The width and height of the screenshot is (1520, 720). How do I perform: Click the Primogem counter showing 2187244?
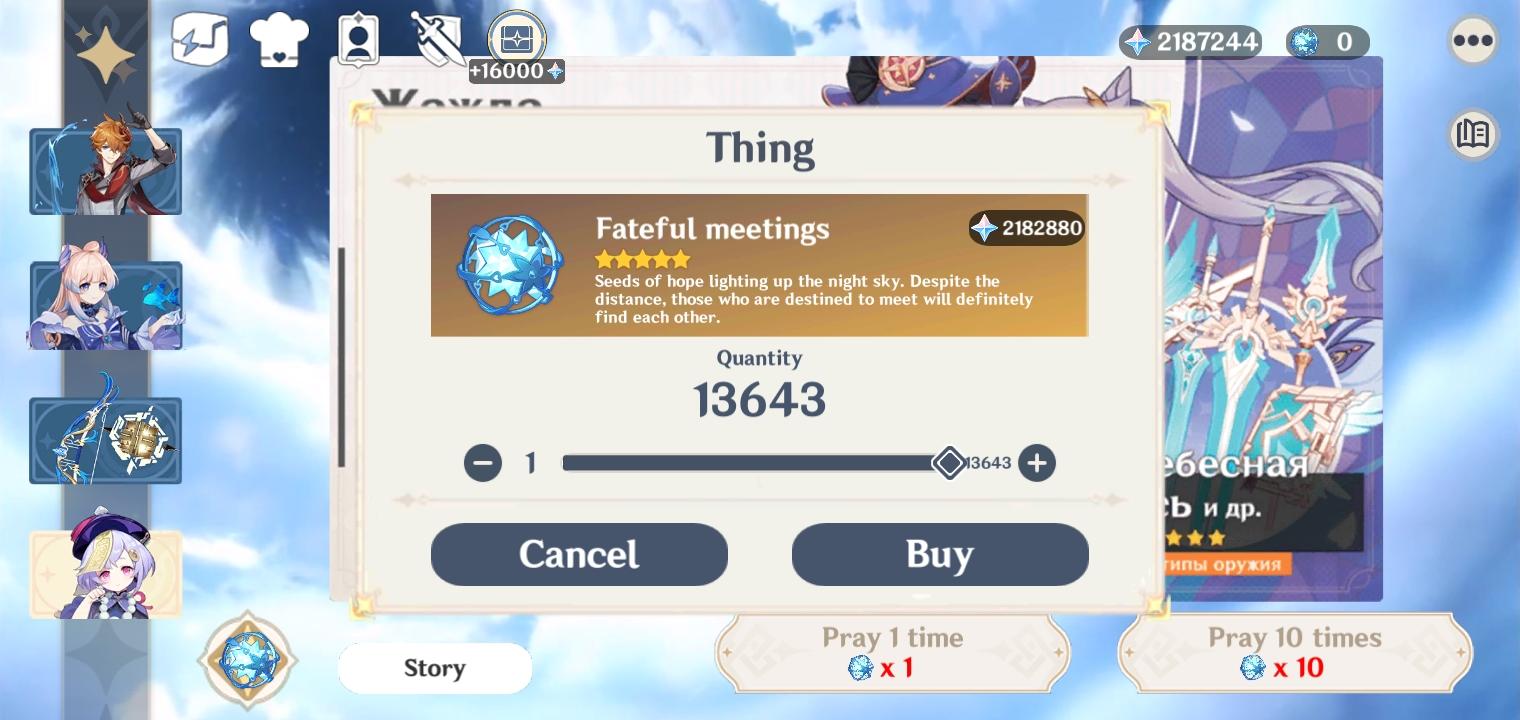(x=1190, y=42)
